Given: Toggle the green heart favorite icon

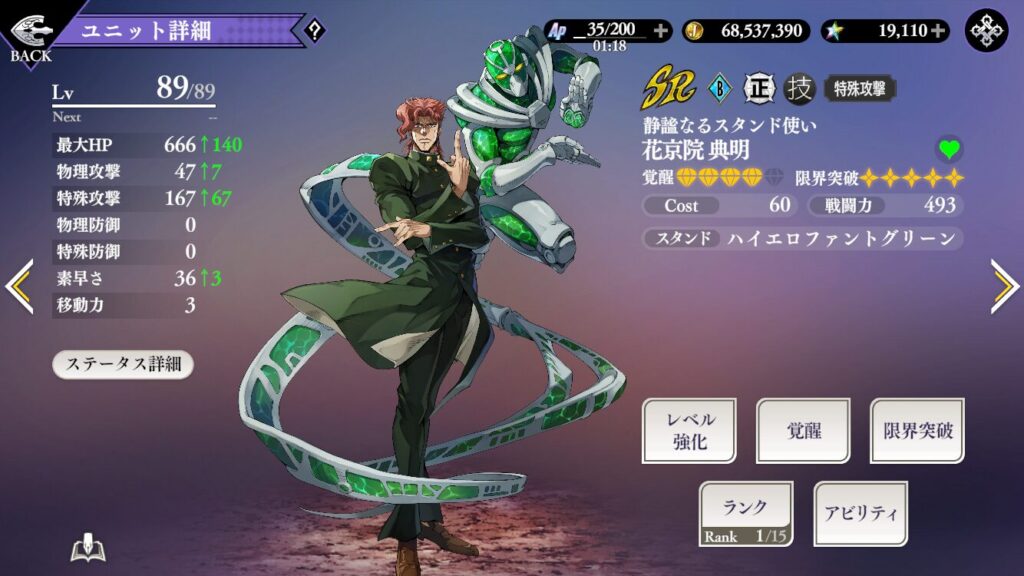Looking at the screenshot, I should (x=949, y=150).
